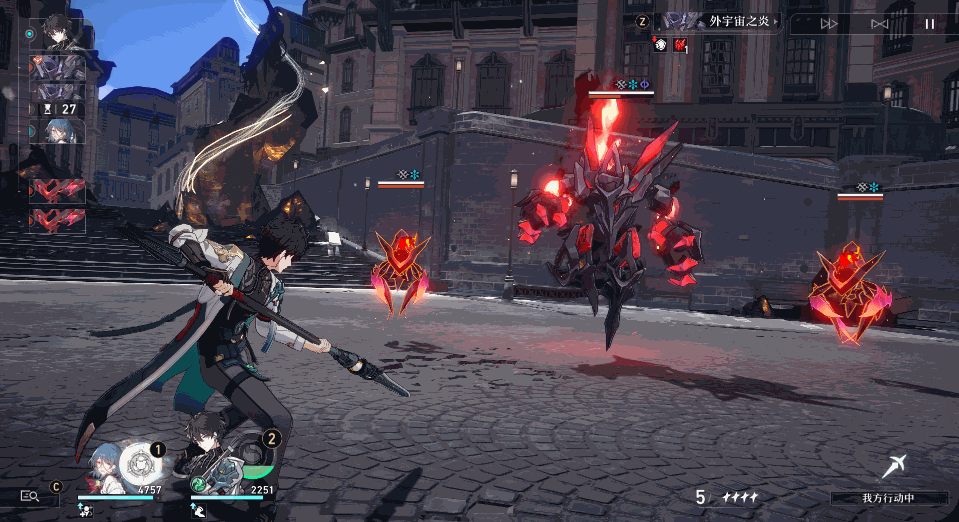Inspect the red flame buff icon
The image size is (959, 522).
coord(679,44)
